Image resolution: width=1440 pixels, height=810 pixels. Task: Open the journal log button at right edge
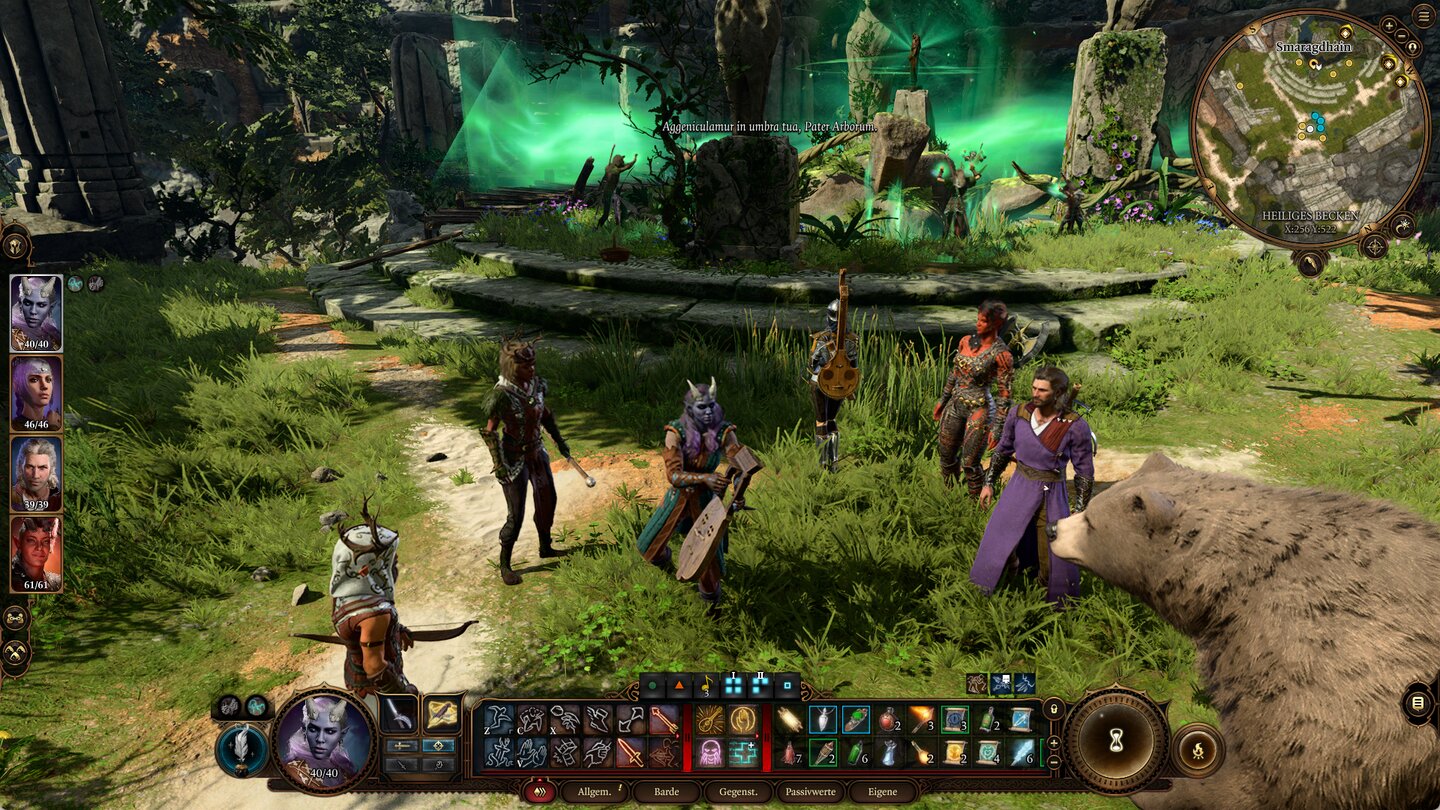[x=1417, y=702]
